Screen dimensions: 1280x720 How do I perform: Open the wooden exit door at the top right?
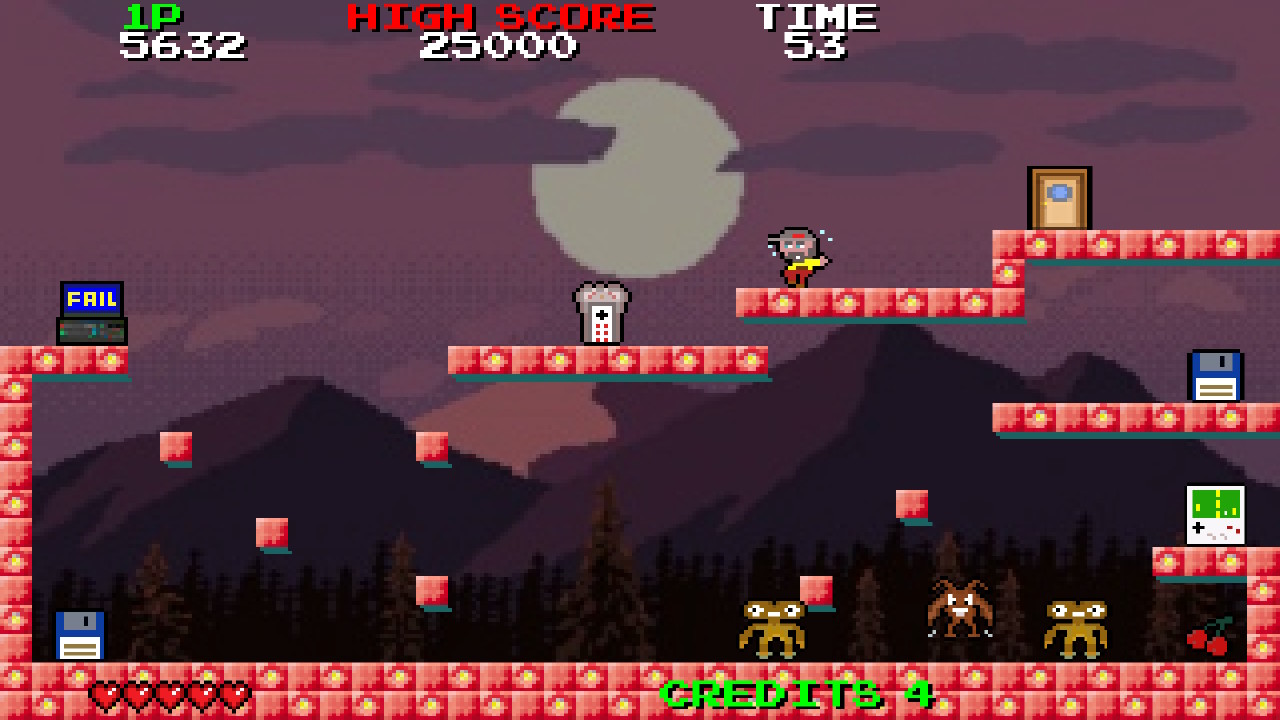click(1059, 197)
